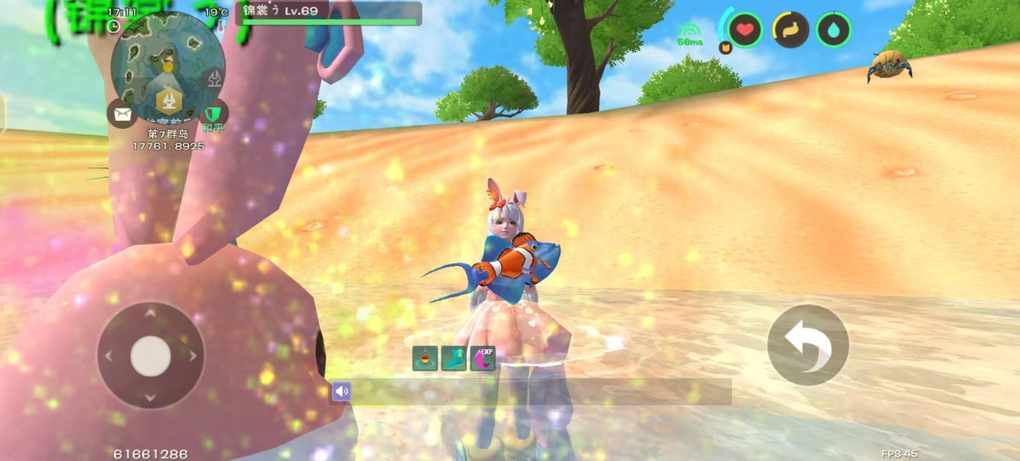
Task: Open the mail envelope icon
Action: [122, 113]
